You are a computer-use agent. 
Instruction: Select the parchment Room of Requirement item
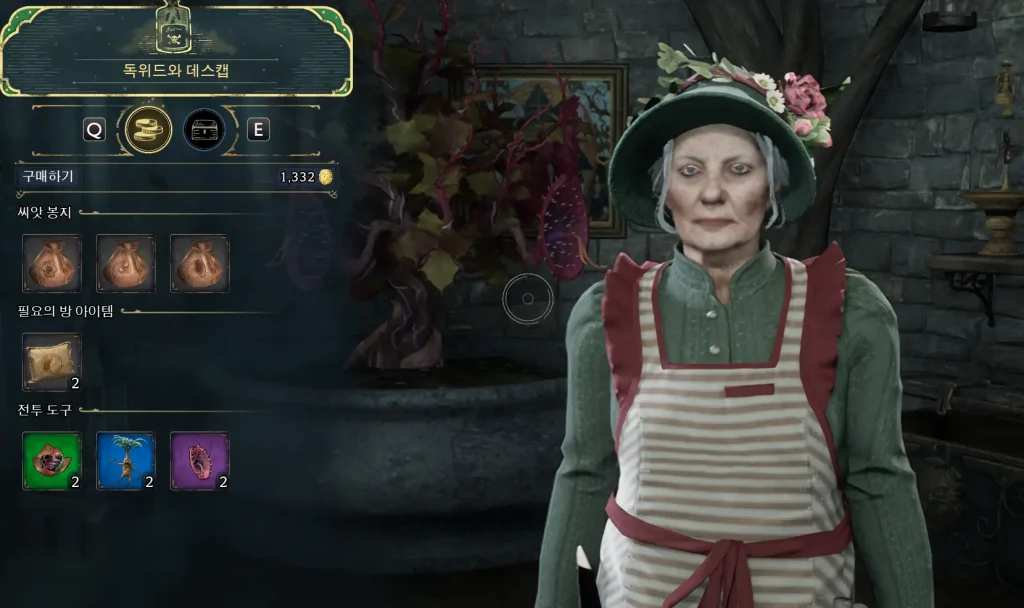[x=52, y=361]
